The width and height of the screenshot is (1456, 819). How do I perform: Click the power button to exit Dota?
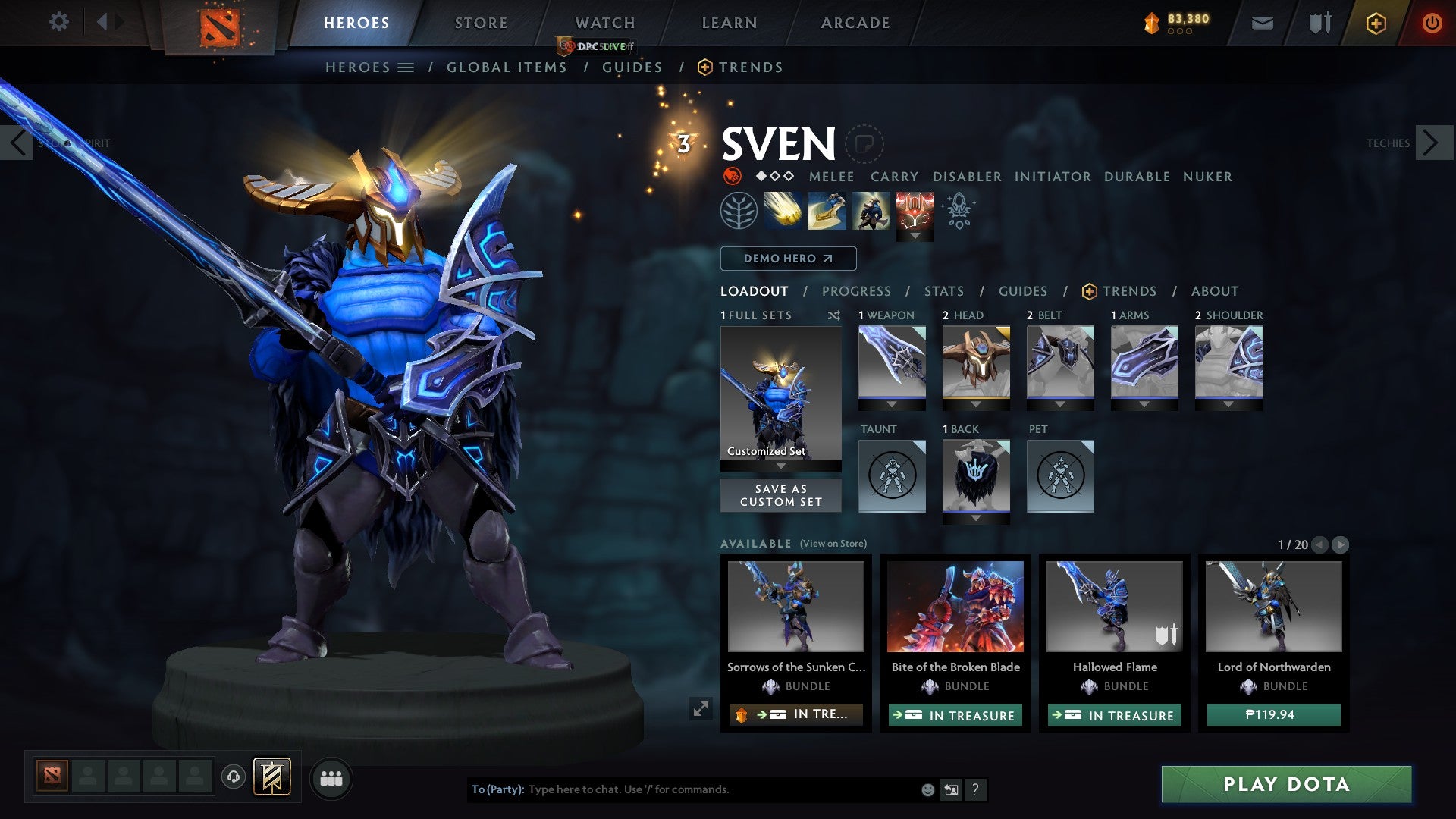1432,23
